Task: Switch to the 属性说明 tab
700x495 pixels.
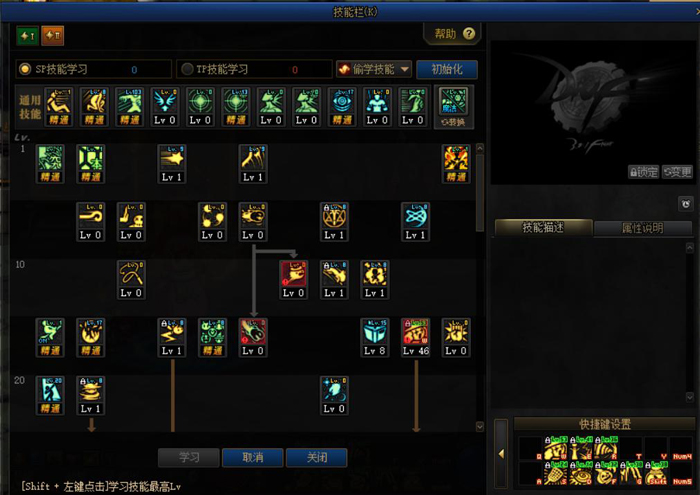Action: coord(644,227)
